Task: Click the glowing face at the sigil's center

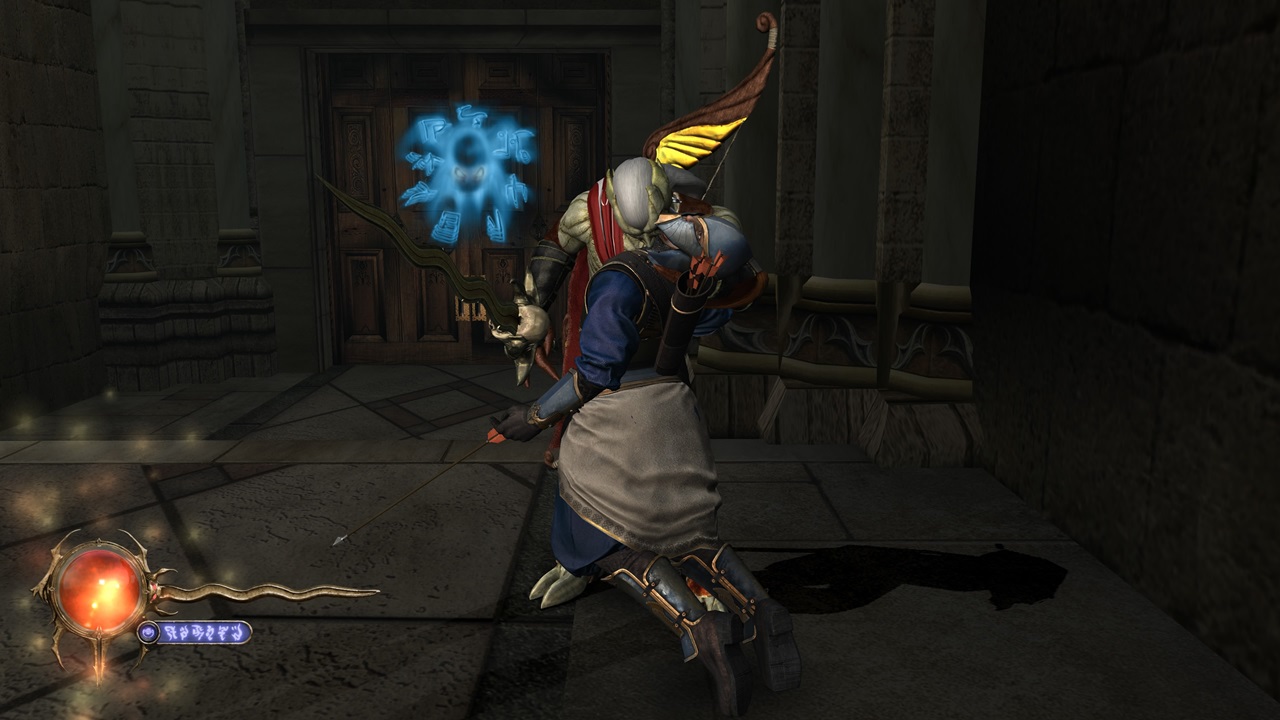Action: click(468, 170)
